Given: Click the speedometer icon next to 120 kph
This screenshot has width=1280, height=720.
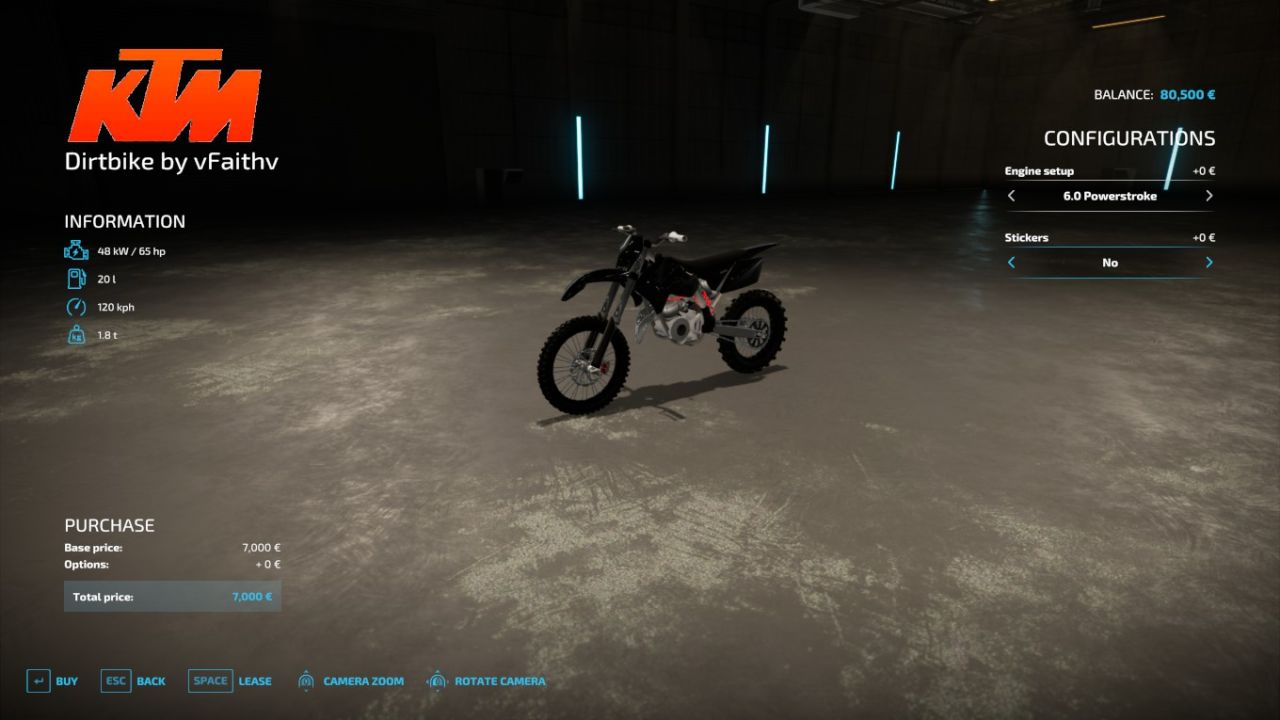Looking at the screenshot, I should 75,307.
